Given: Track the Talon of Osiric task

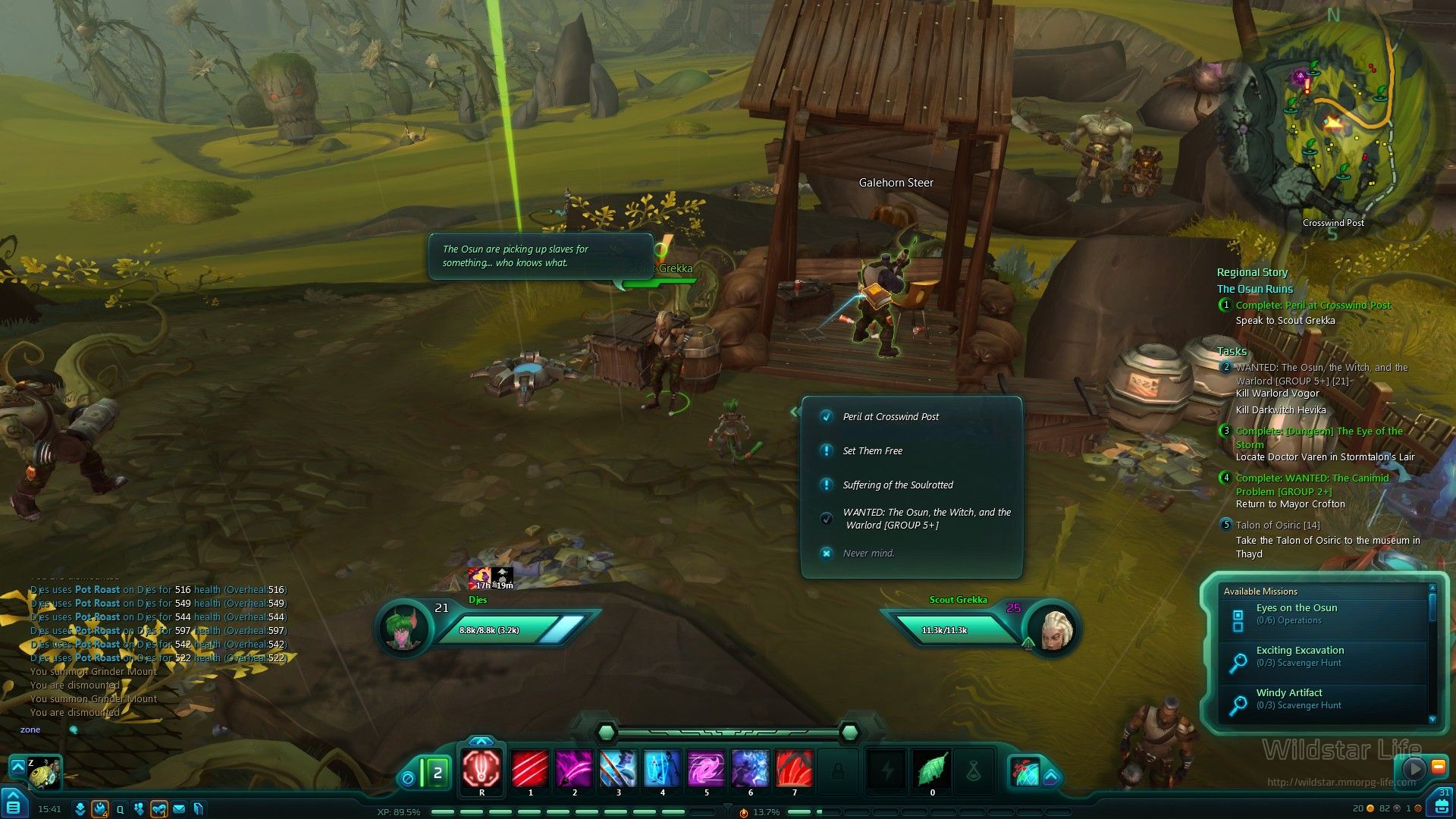Looking at the screenshot, I should coord(1278,526).
